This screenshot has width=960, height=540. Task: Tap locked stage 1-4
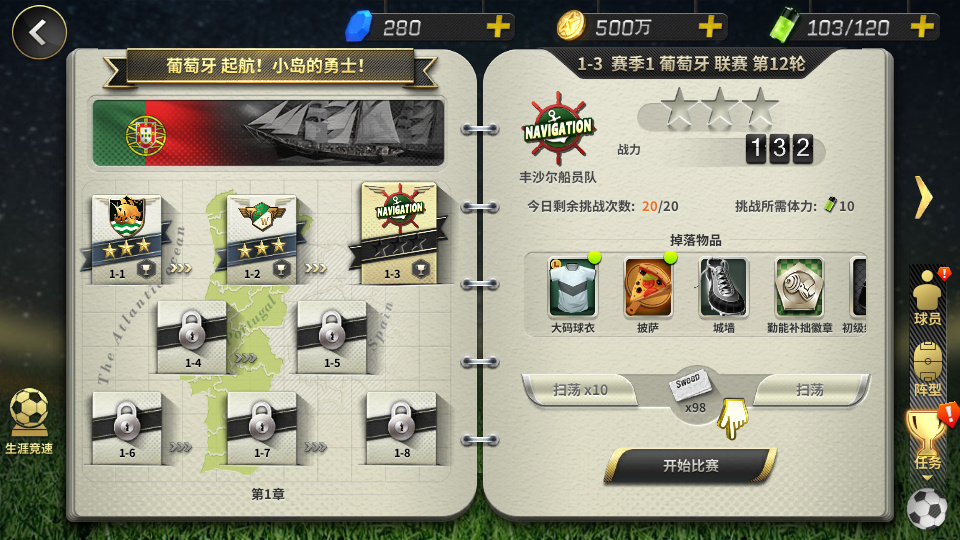coord(192,335)
